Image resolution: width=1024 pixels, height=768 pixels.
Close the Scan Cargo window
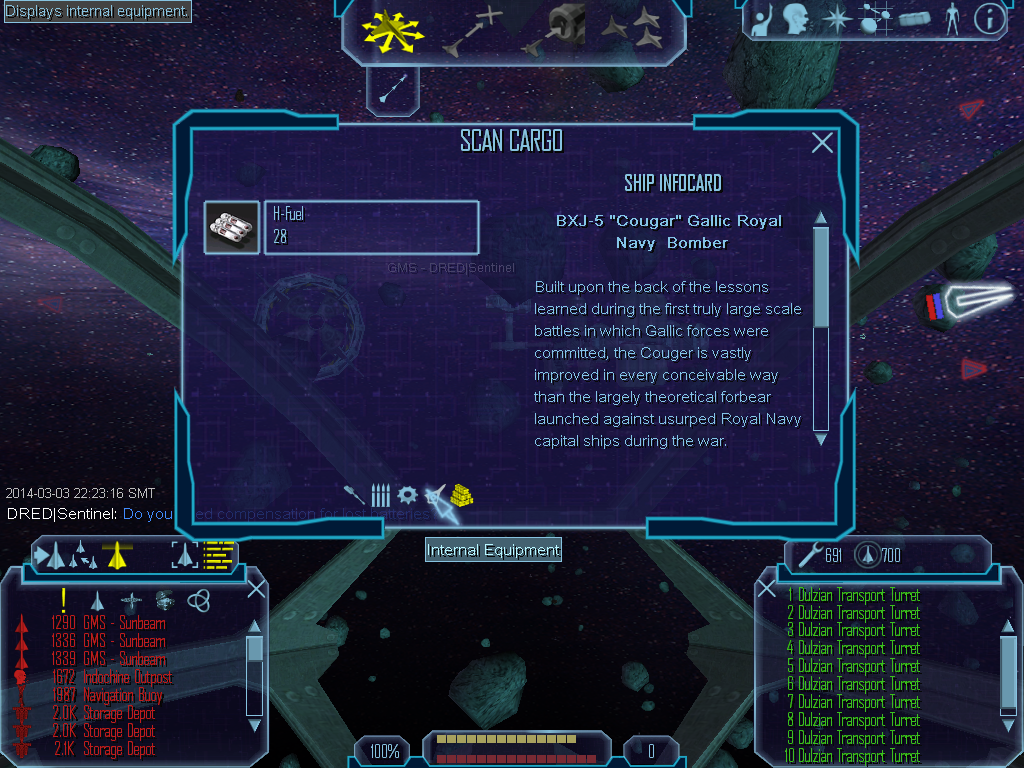822,143
